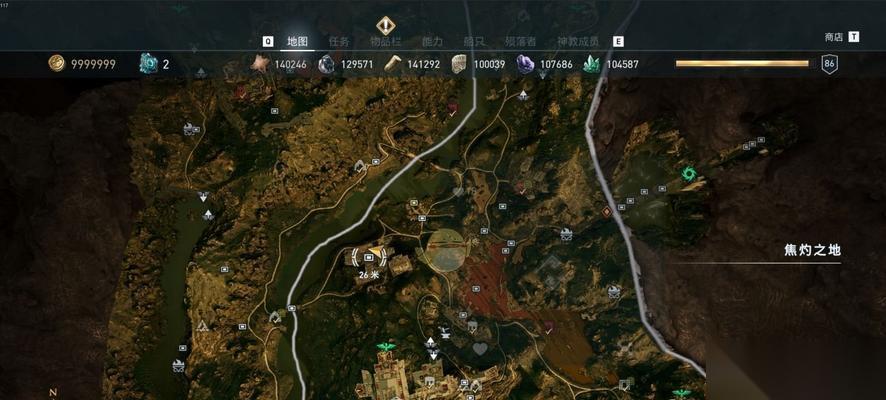Viewport: 886px width, 400px height.
Task: Open the 堕落者 tab
Action: (520, 41)
